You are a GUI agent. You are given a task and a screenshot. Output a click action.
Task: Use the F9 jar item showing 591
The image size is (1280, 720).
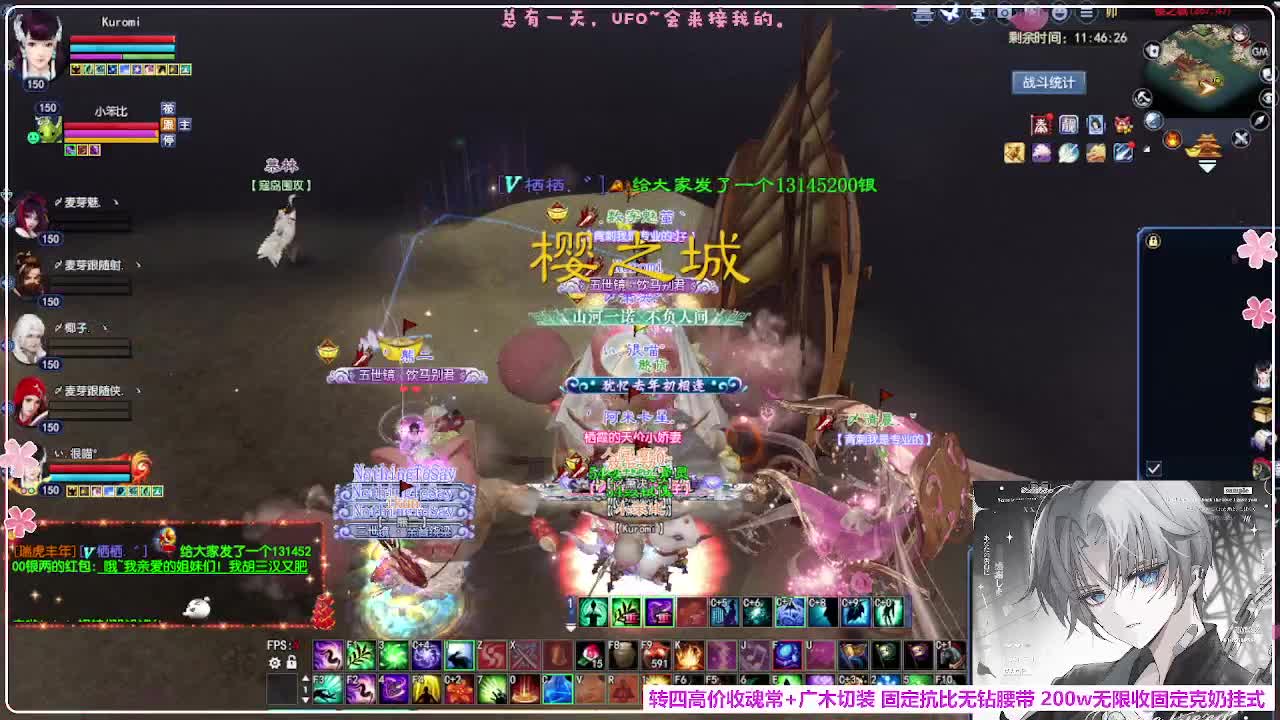coord(655,656)
